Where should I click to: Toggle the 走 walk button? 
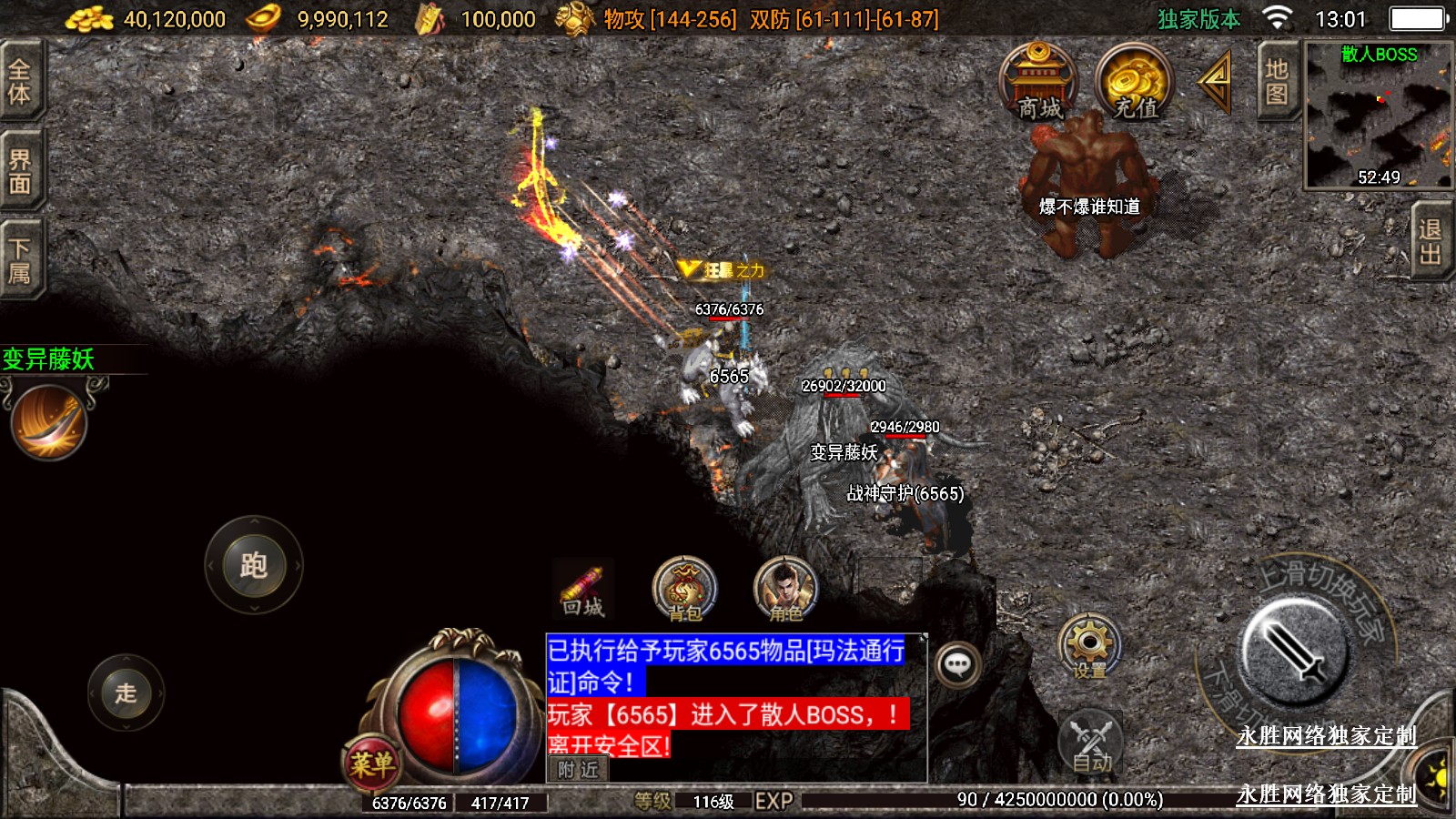coord(126,693)
